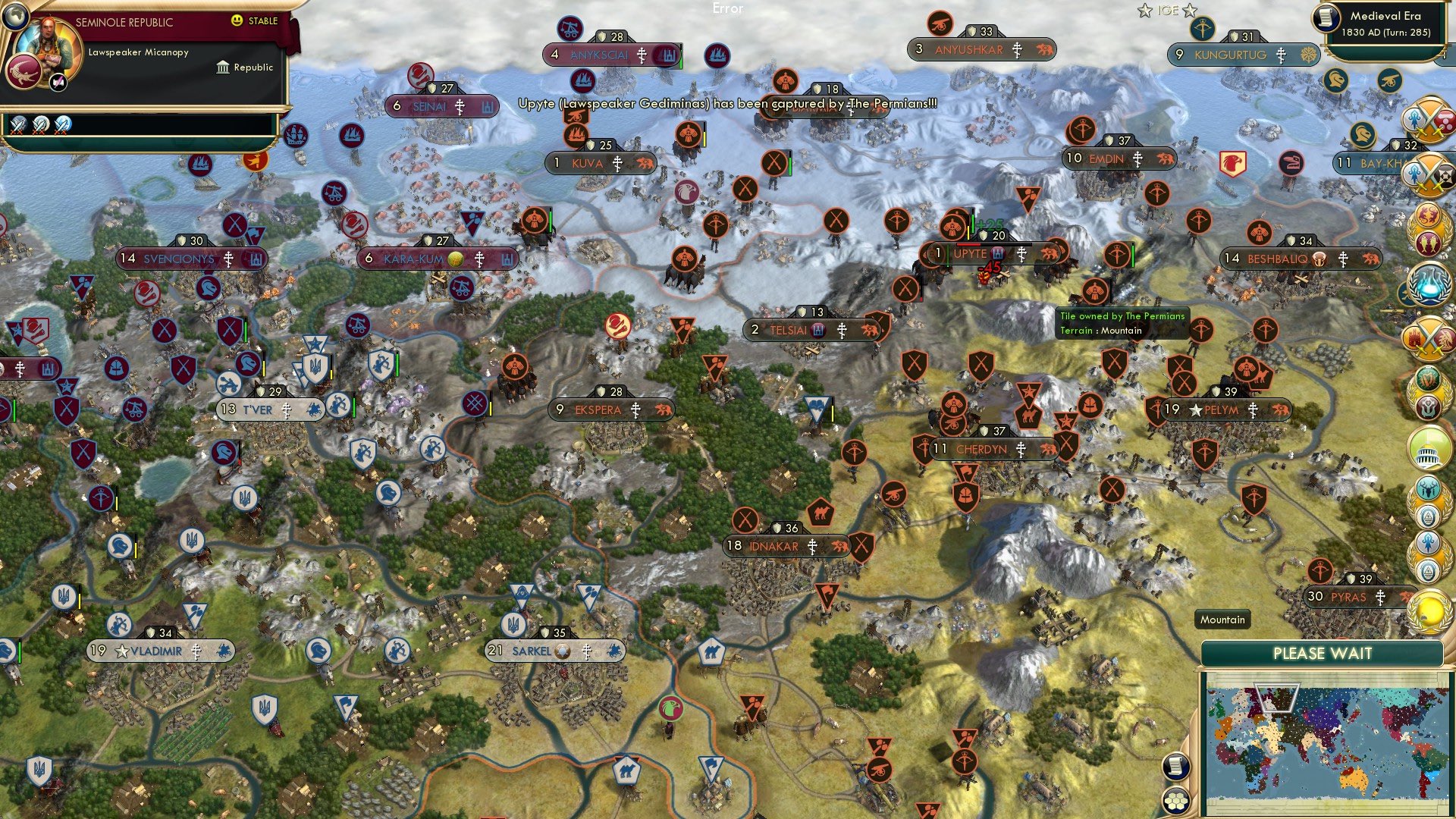This screenshot has width=1456, height=819.
Task: Click the hexagon grid icon near the minimap
Action: (1176, 798)
